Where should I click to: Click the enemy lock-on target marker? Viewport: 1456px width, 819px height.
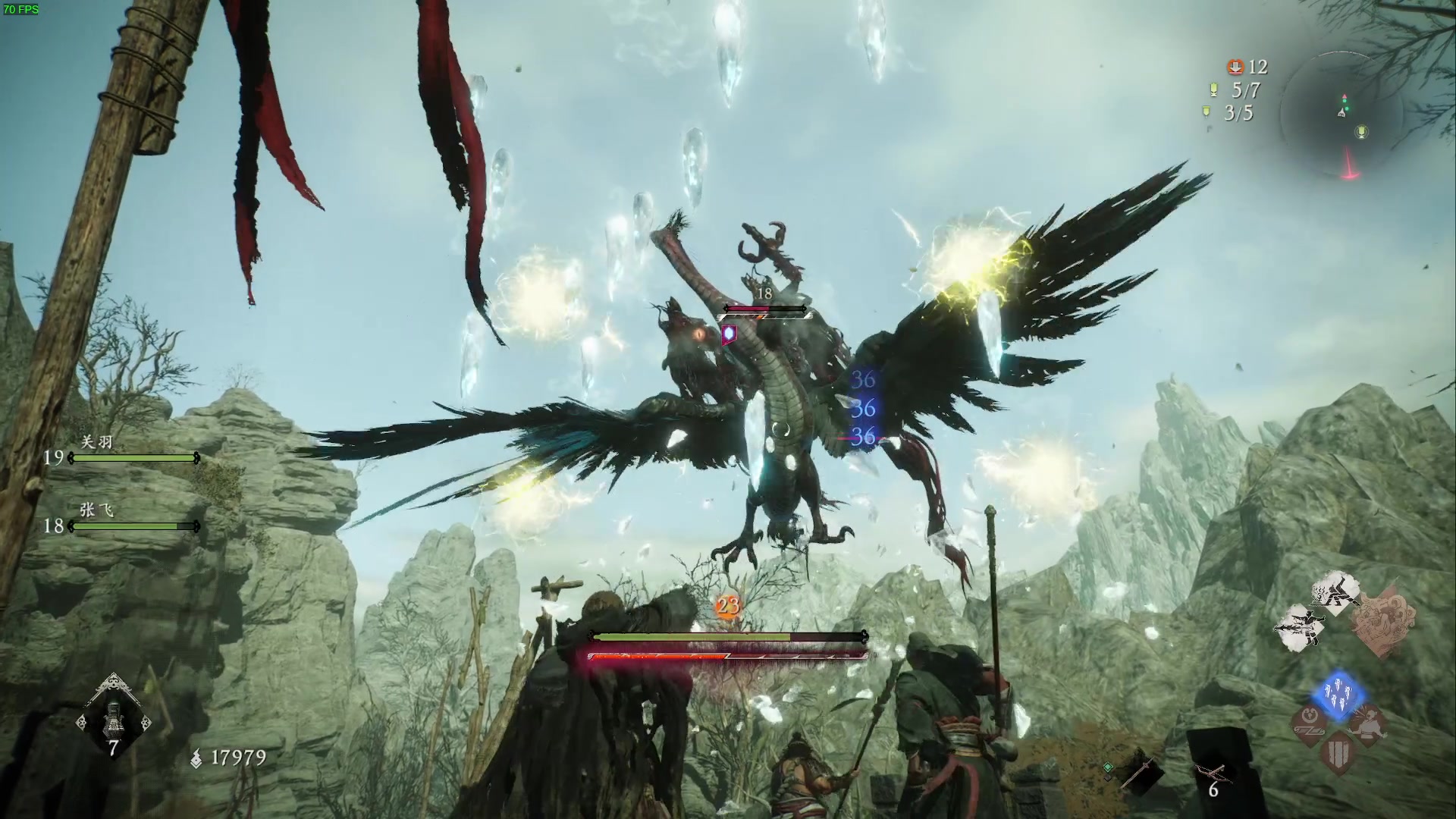pos(730,333)
